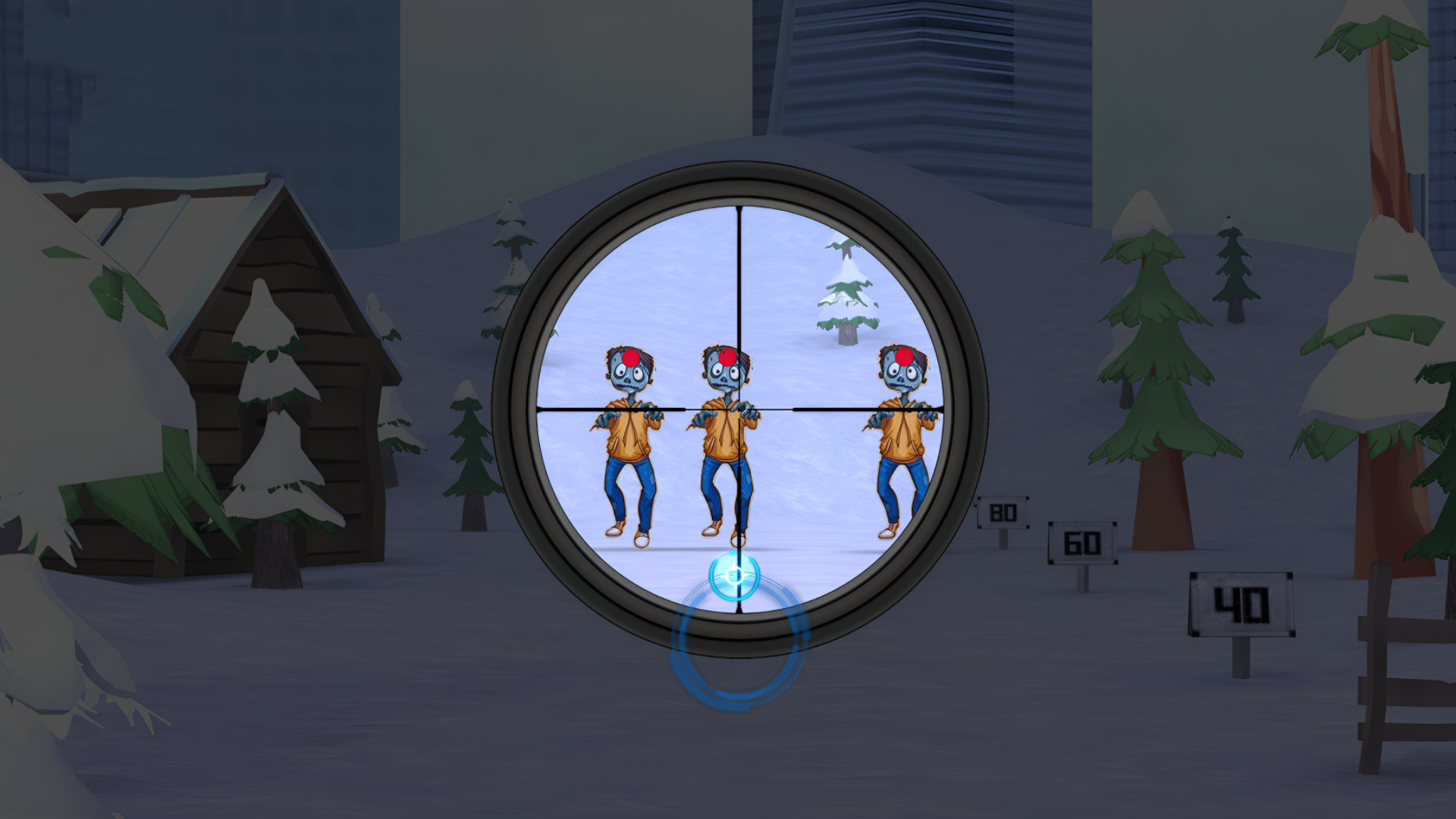This screenshot has width=1456, height=819.
Task: Click the 80 distance marker sign
Action: pyautogui.click(x=1003, y=512)
